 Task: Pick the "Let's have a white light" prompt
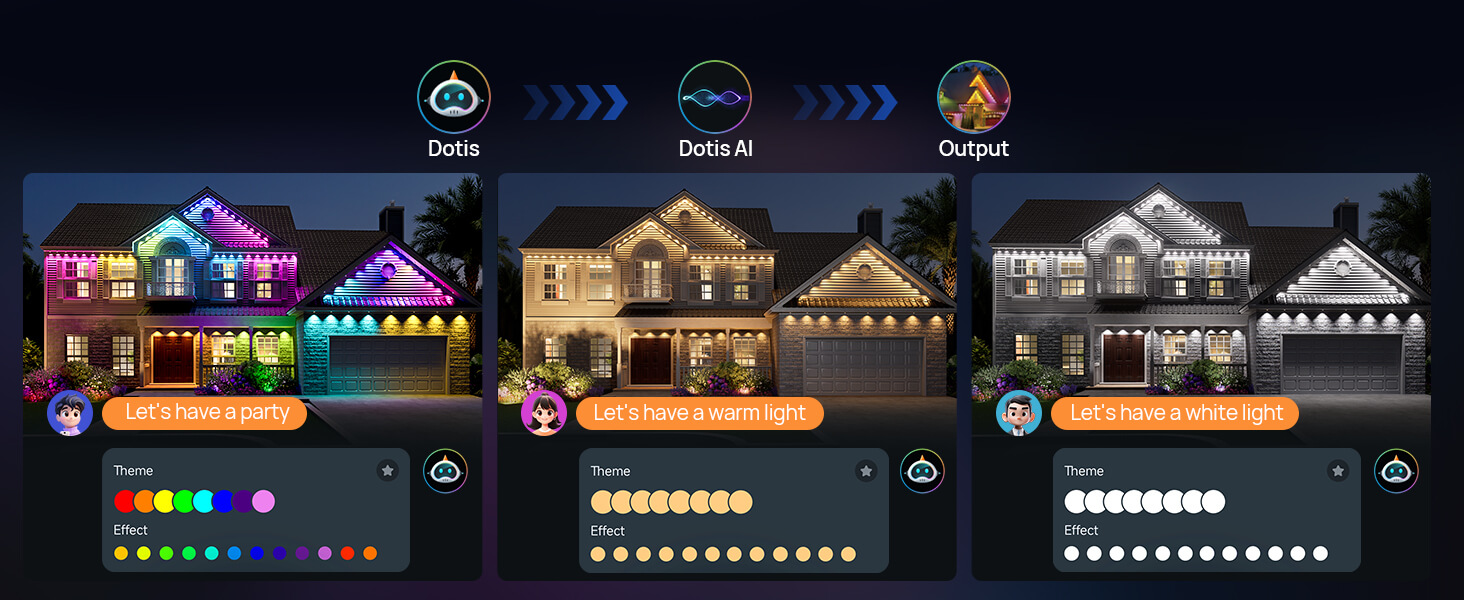click(1175, 413)
